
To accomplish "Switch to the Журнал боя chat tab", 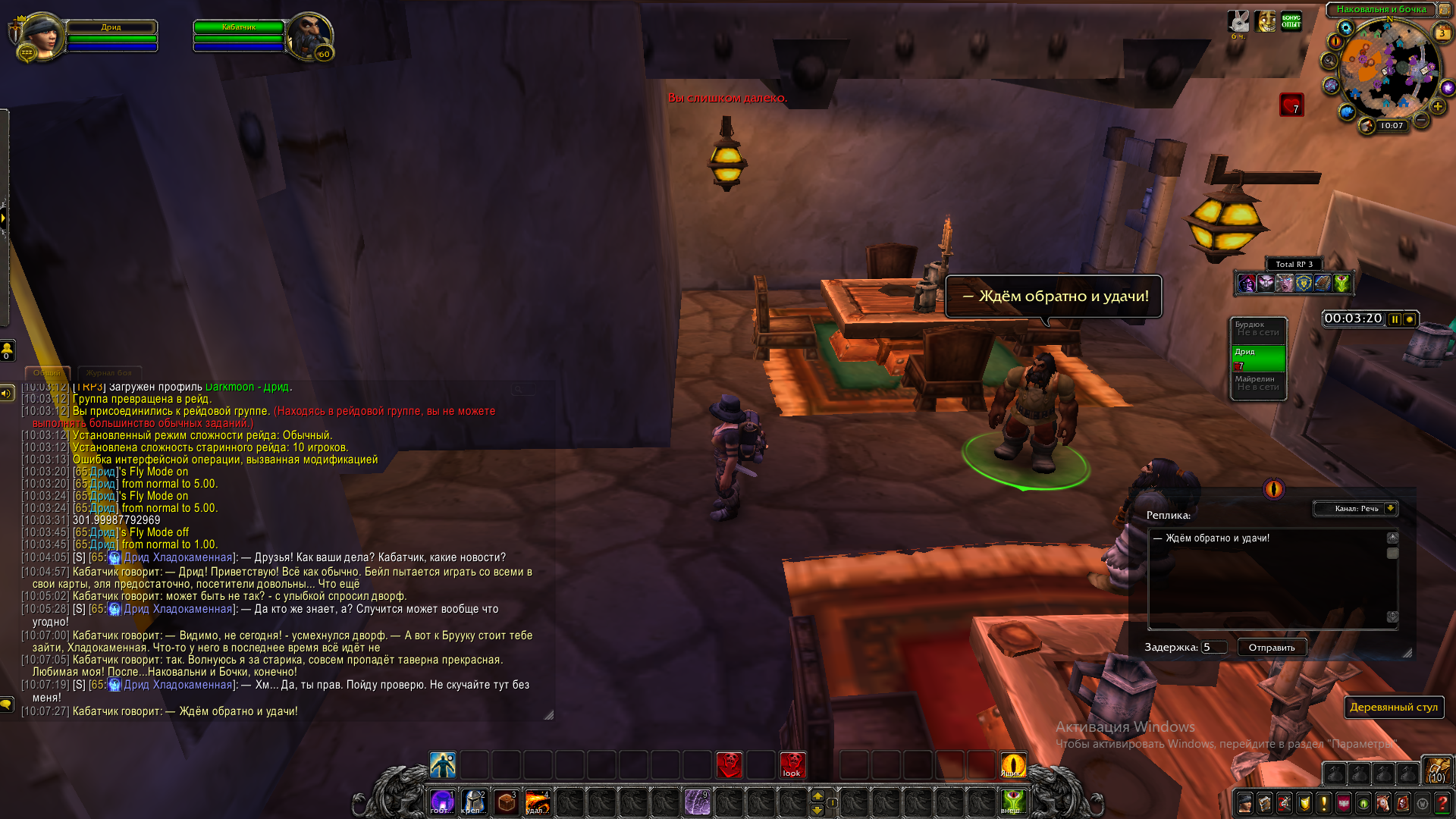I will click(x=108, y=373).
